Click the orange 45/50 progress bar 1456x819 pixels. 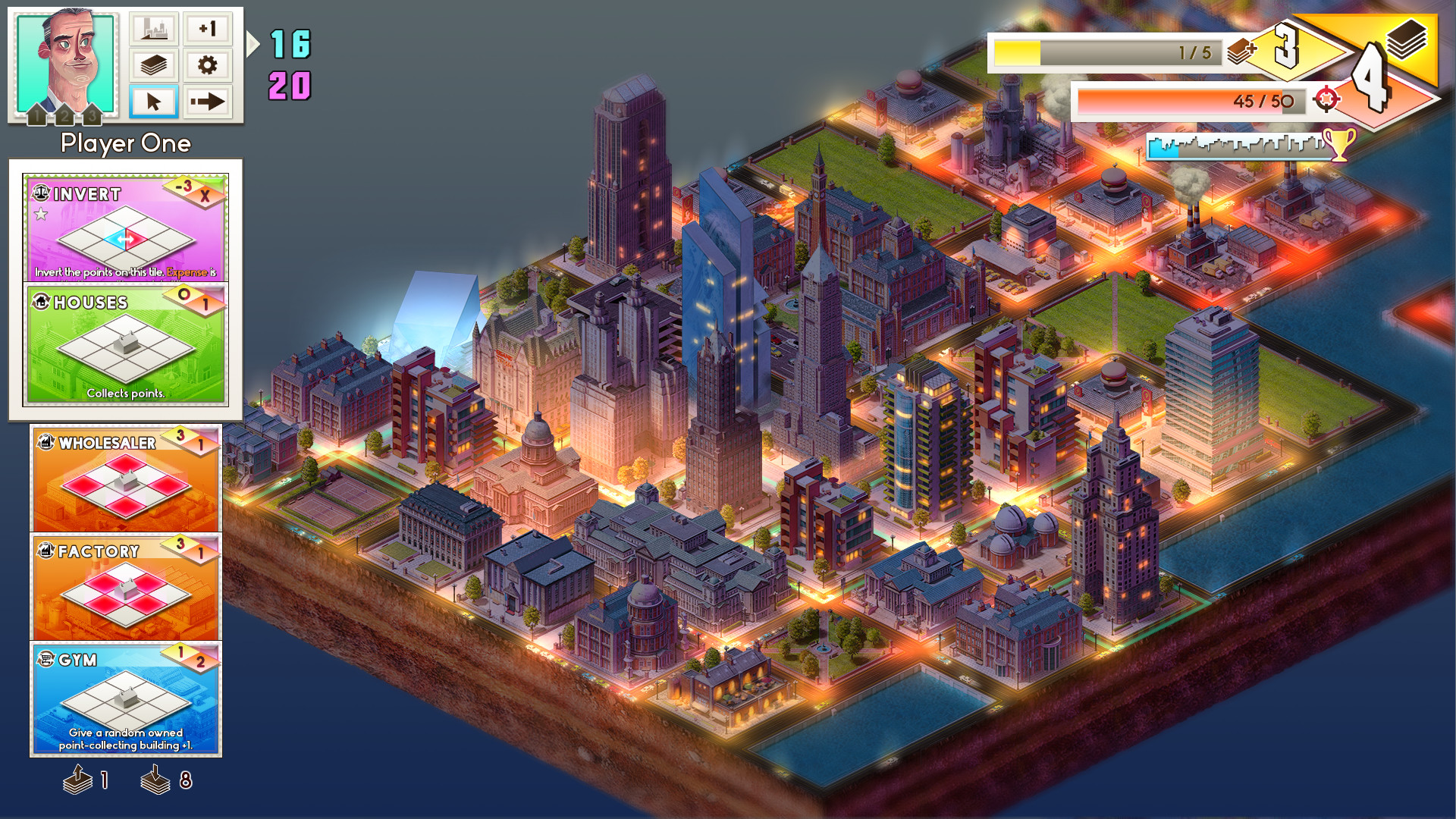[1187, 101]
